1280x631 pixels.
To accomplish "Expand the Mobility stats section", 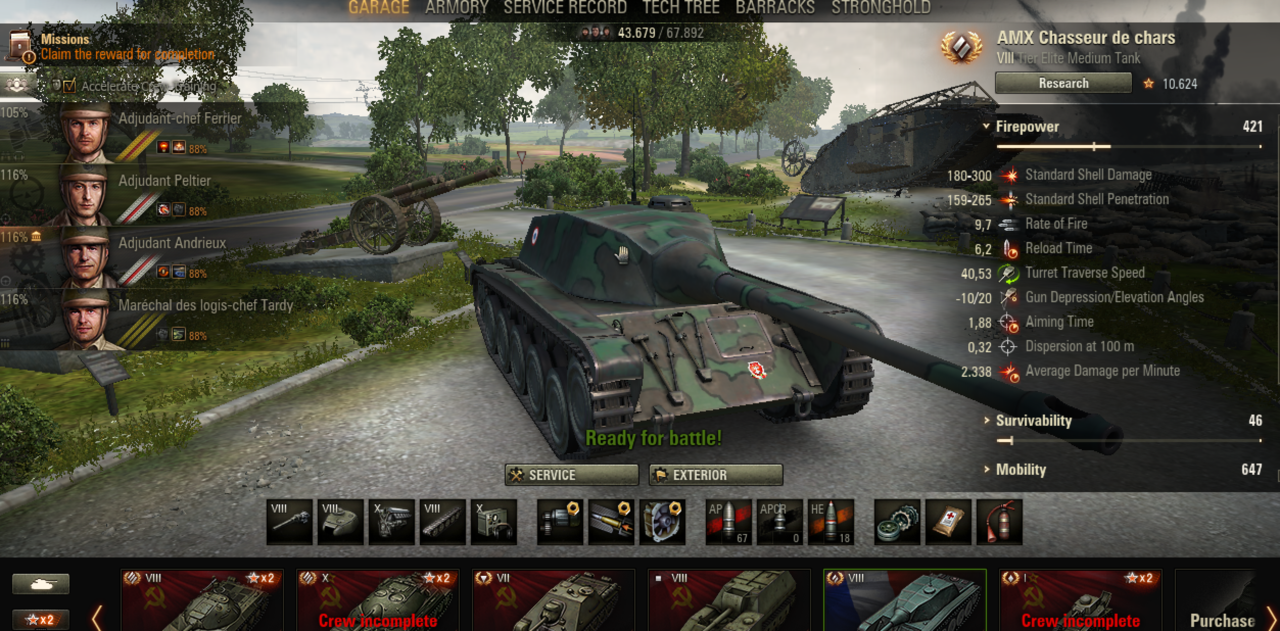I will [x=1020, y=470].
